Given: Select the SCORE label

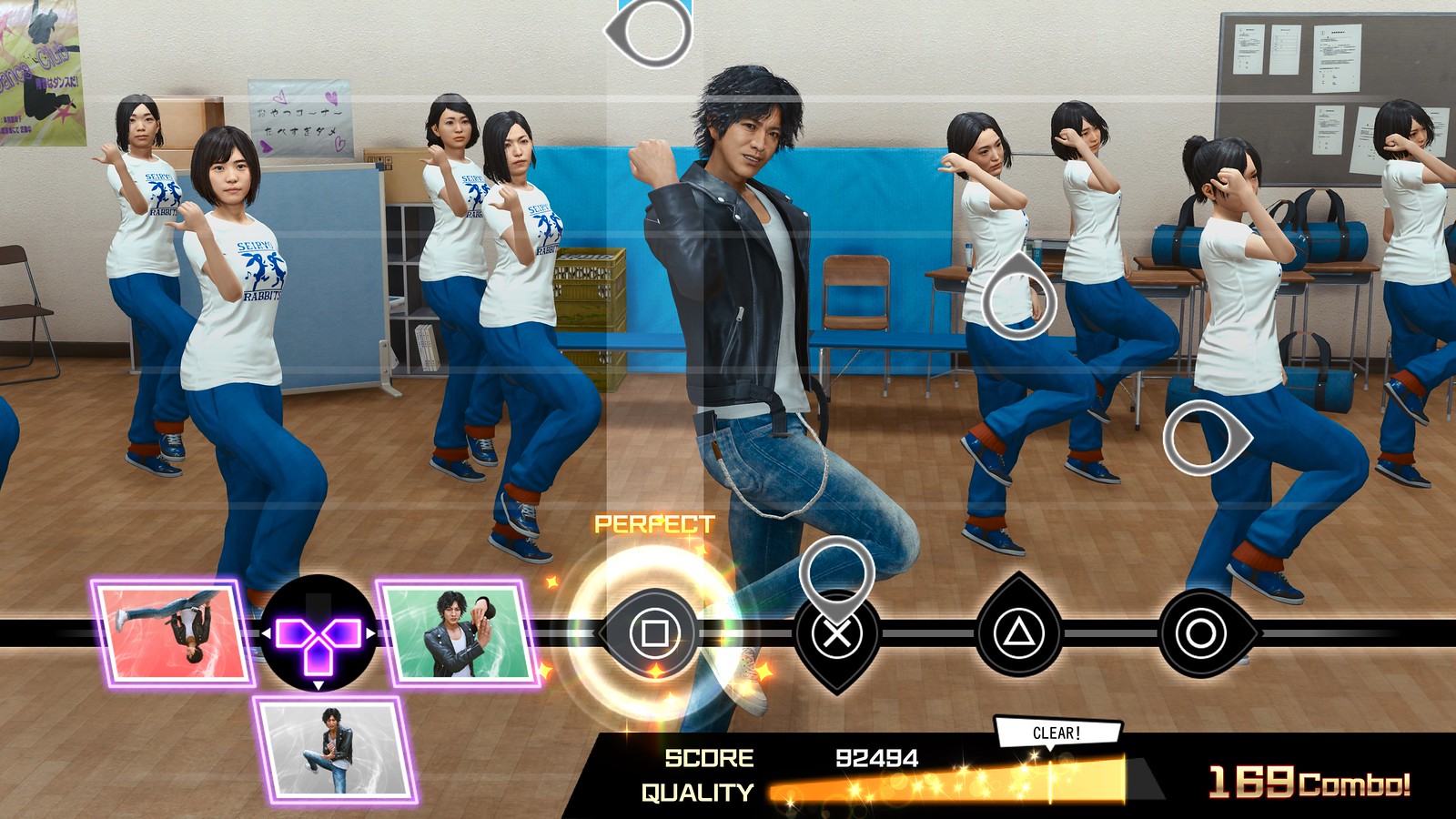Looking at the screenshot, I should click(709, 756).
